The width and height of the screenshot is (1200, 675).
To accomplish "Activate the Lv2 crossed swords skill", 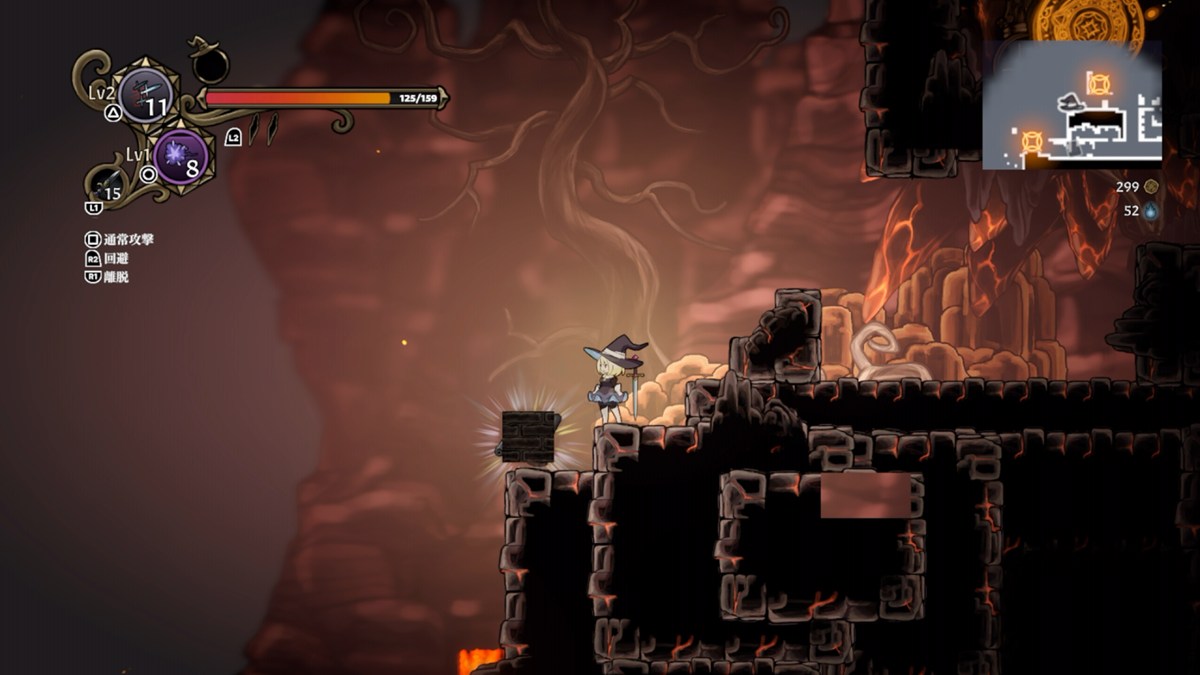I will (x=145, y=96).
